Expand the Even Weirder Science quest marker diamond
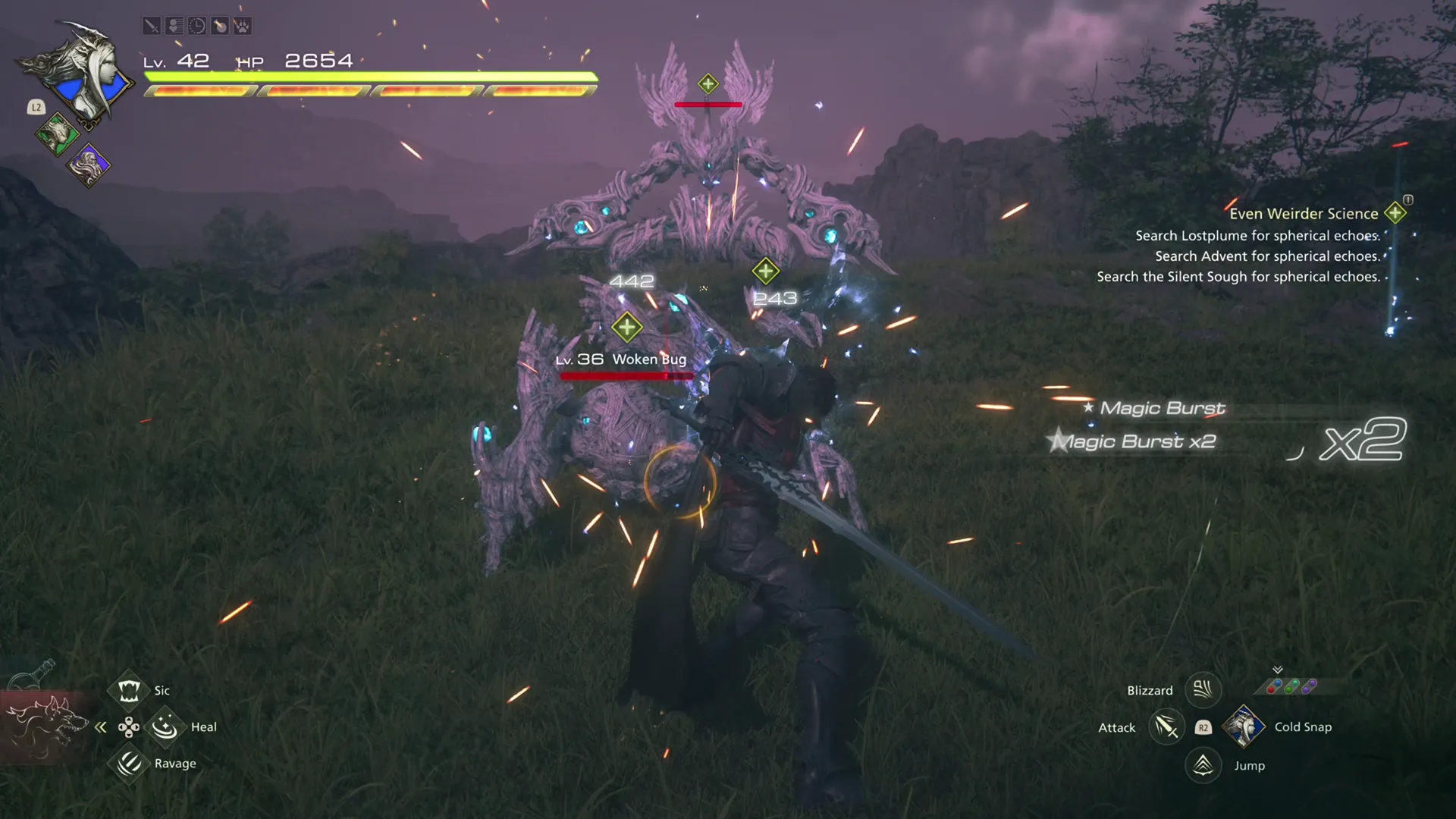The image size is (1456, 819). [1394, 213]
